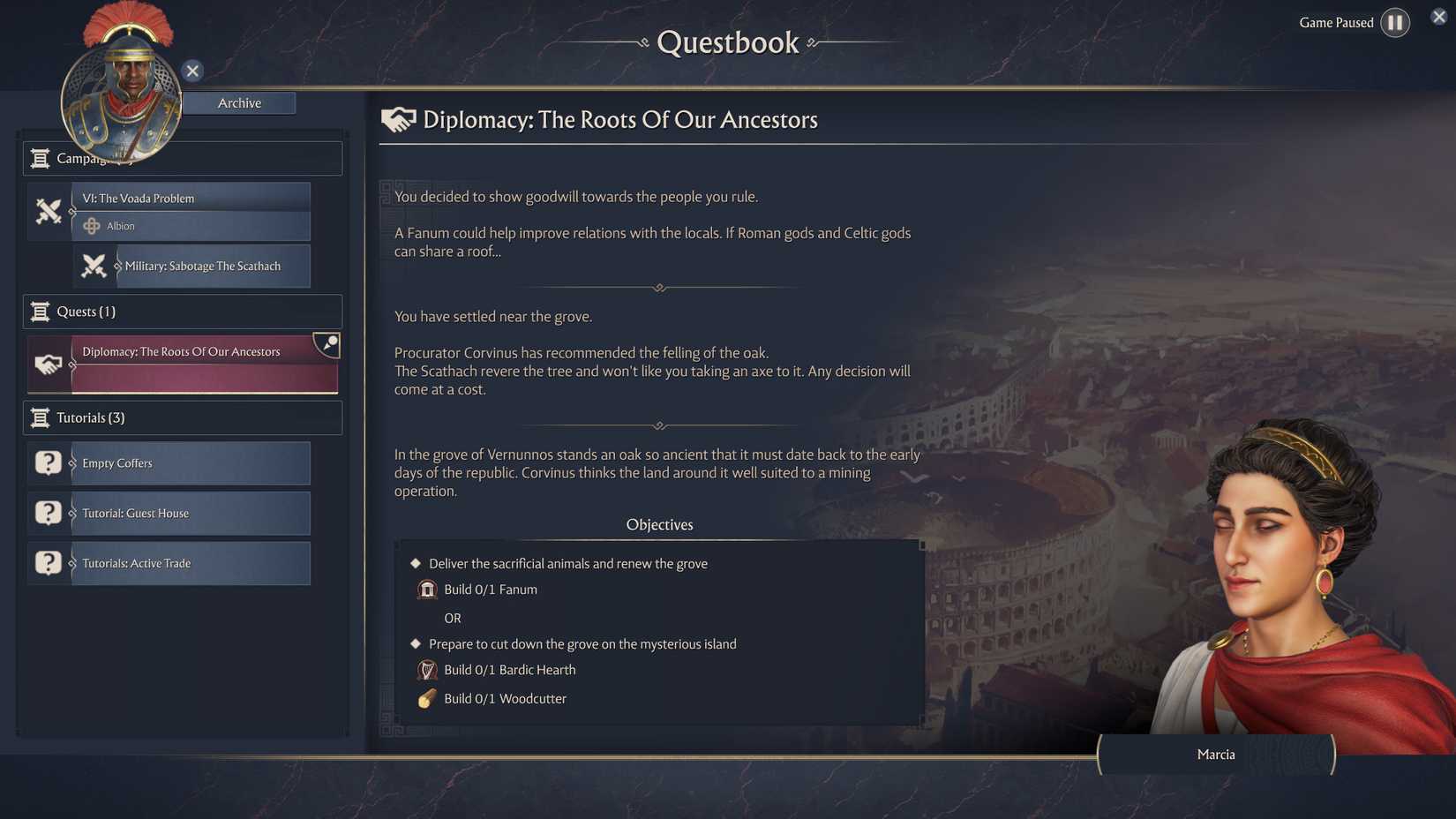
Task: Click the scroll icon next to the Campaign header
Action: point(40,158)
